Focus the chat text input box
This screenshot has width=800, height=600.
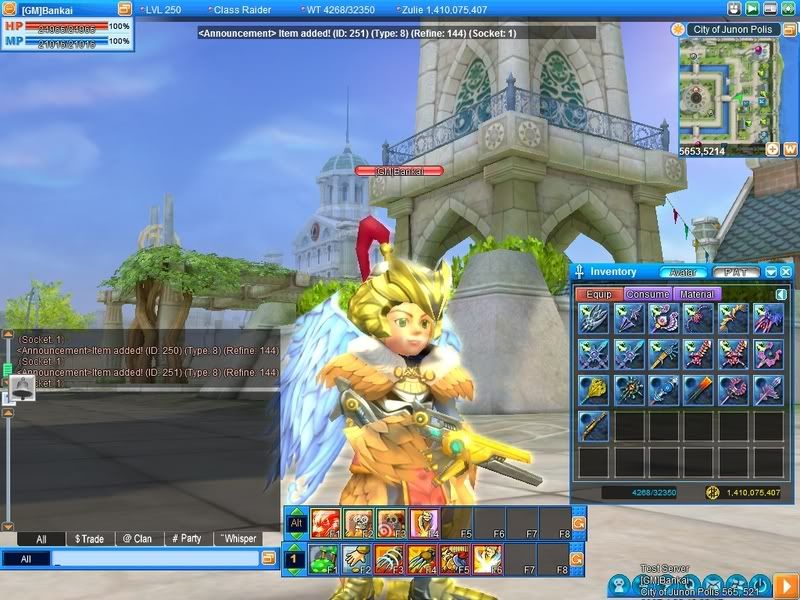coord(150,559)
